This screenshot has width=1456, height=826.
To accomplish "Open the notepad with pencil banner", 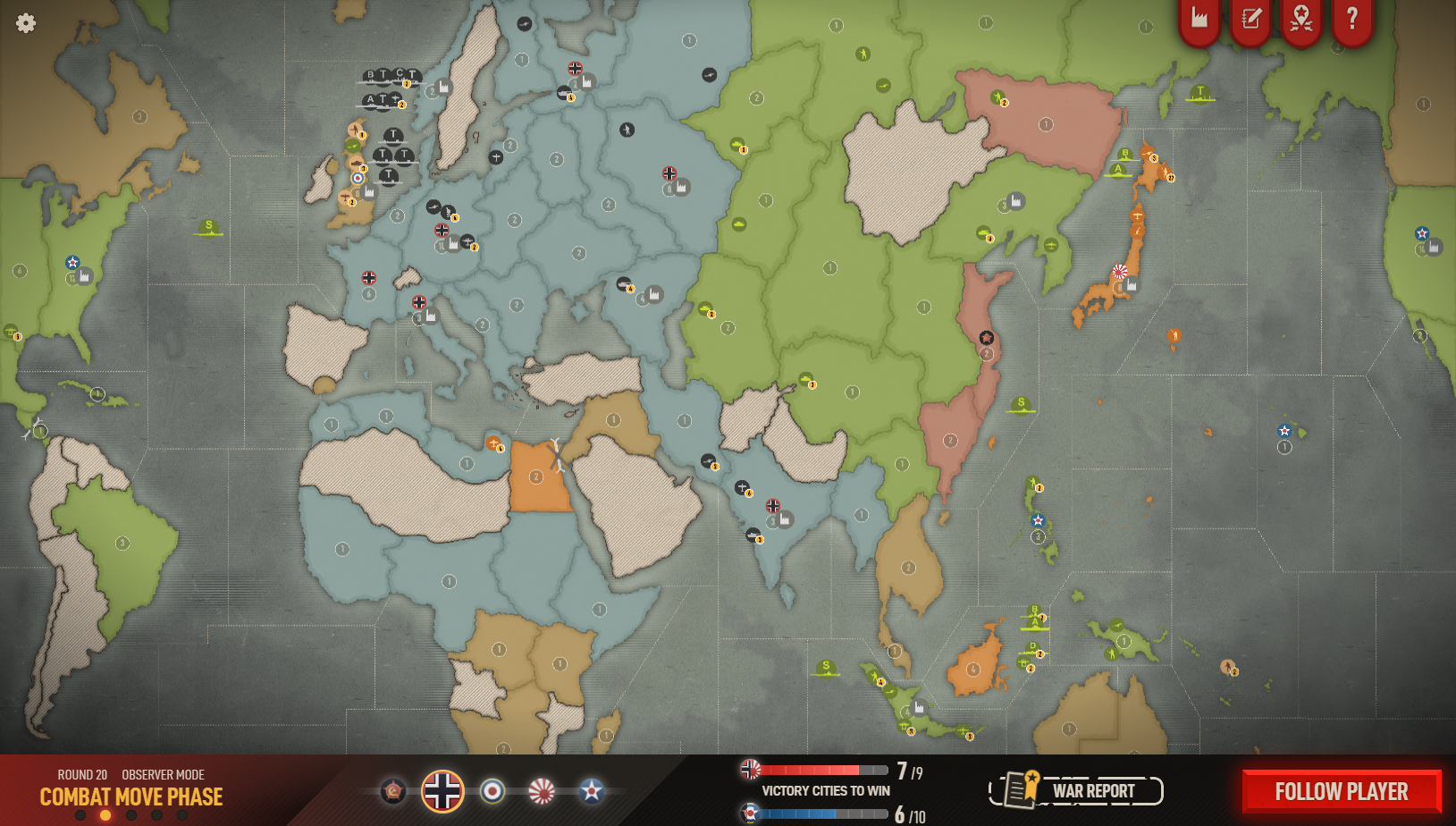I will click(x=1250, y=18).
